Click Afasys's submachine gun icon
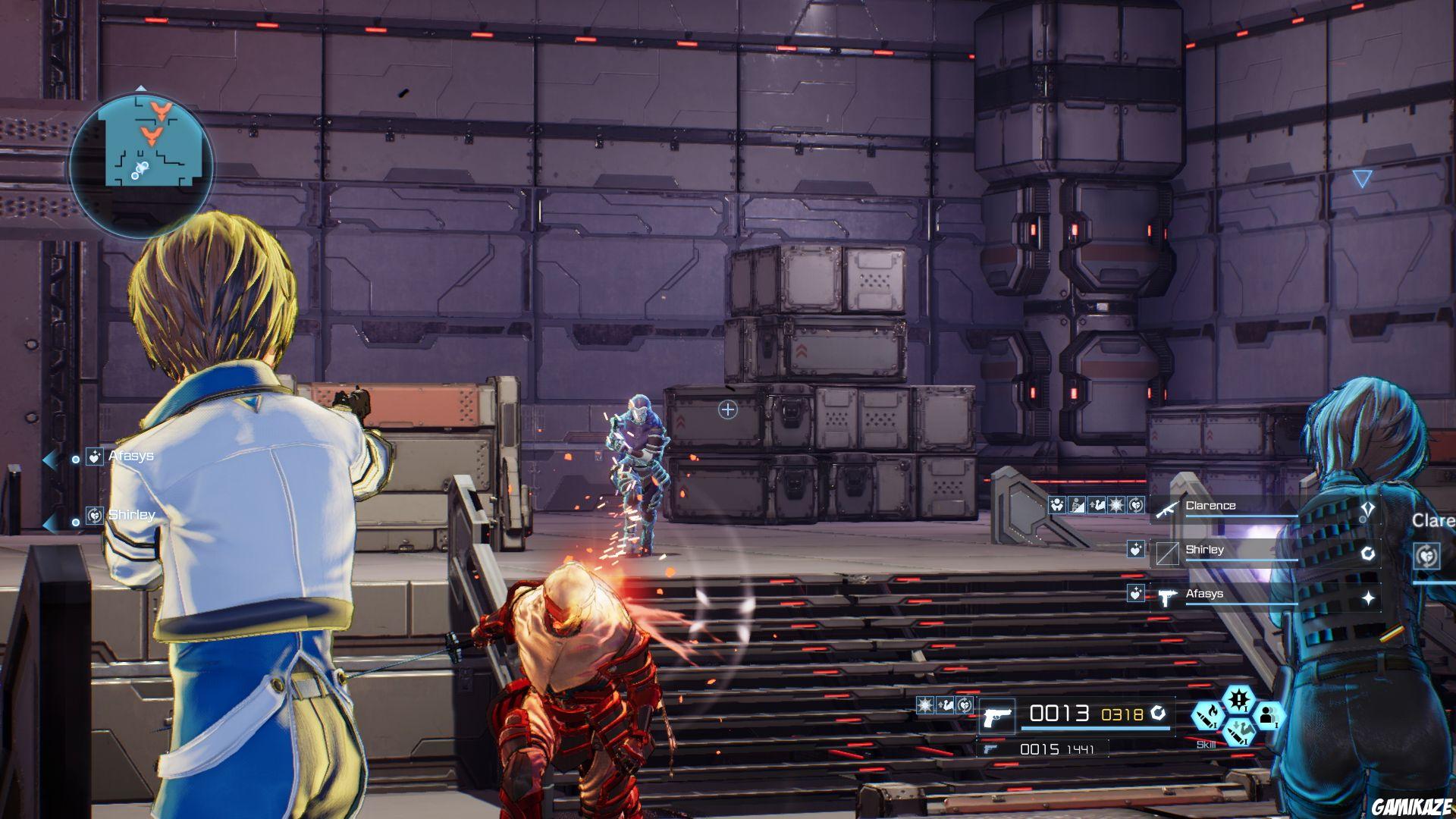Viewport: 1456px width, 819px height. click(1166, 597)
